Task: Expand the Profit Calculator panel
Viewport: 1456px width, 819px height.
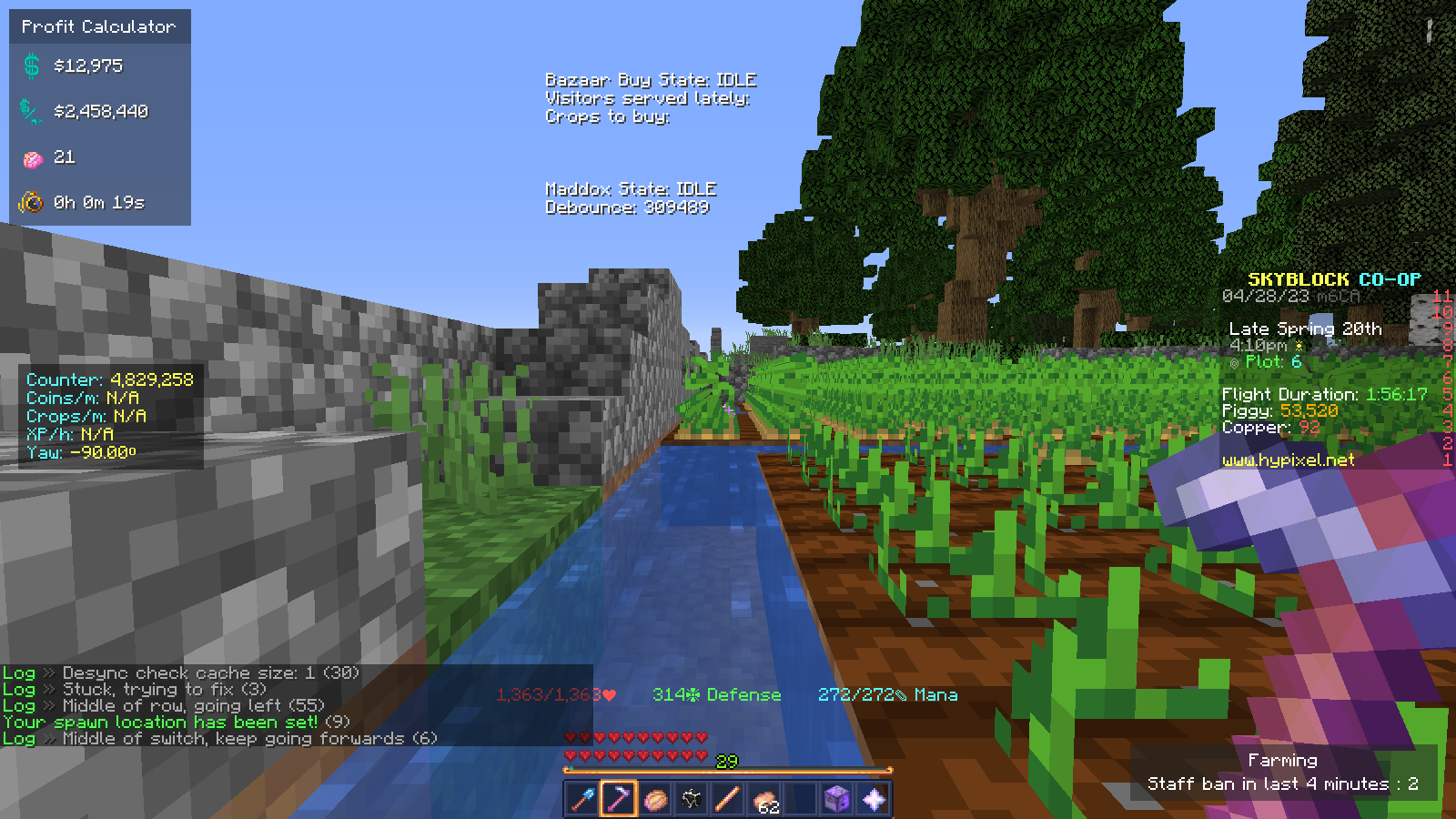Action: point(97,26)
